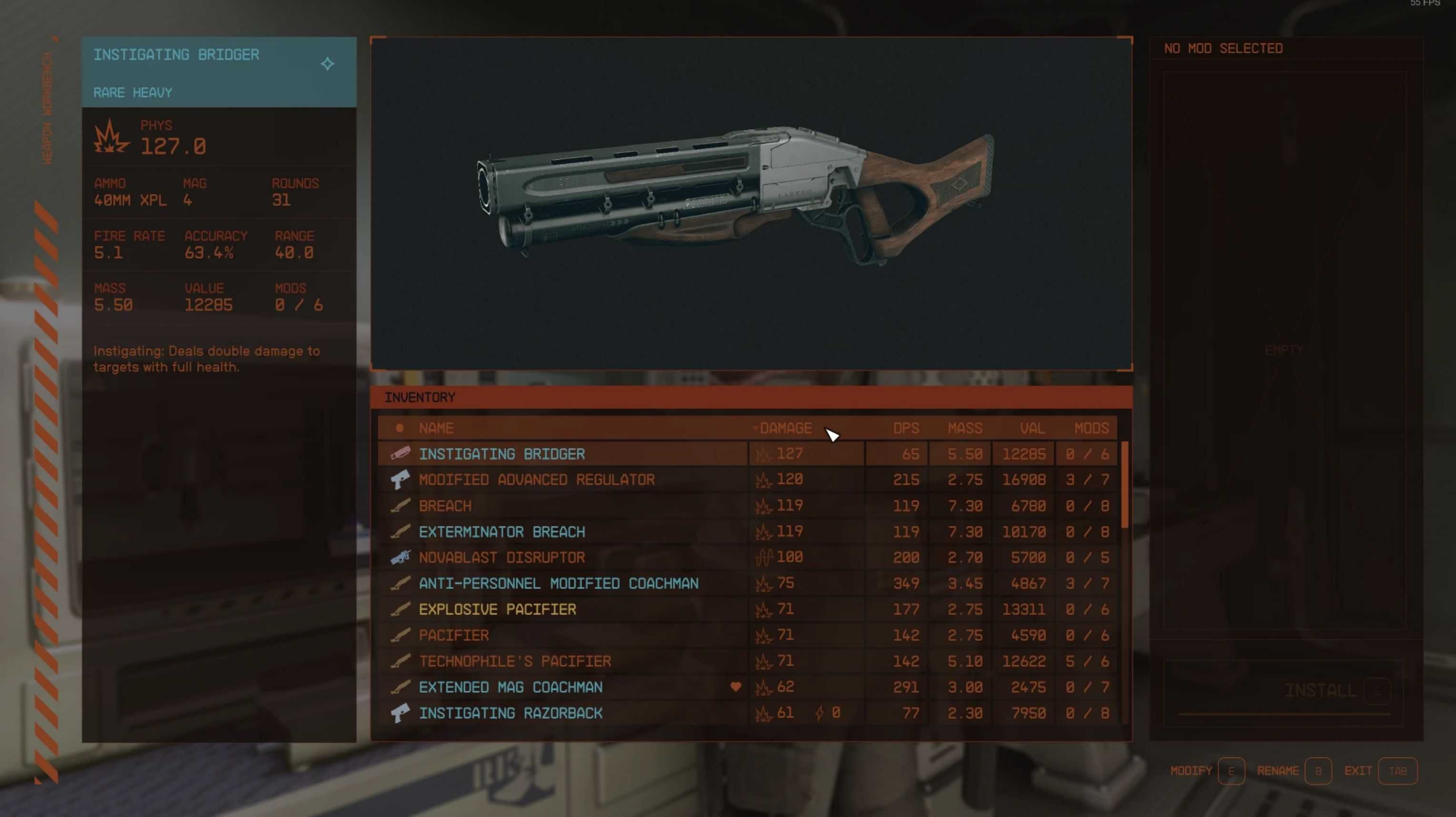Exit the weapon workbench
Image resolution: width=1456 pixels, height=817 pixels.
point(1397,771)
